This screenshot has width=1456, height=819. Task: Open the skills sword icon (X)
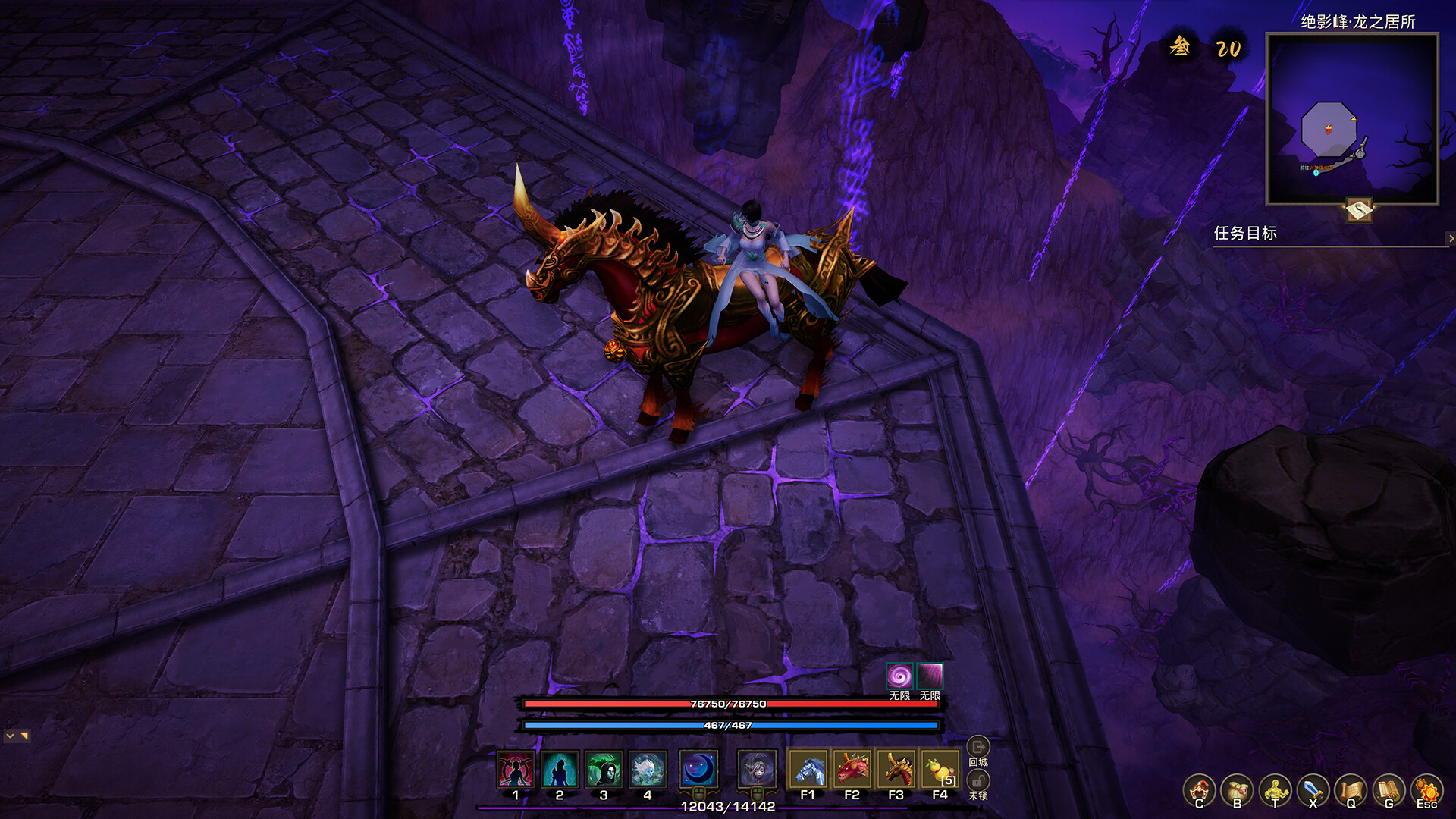click(x=1313, y=789)
